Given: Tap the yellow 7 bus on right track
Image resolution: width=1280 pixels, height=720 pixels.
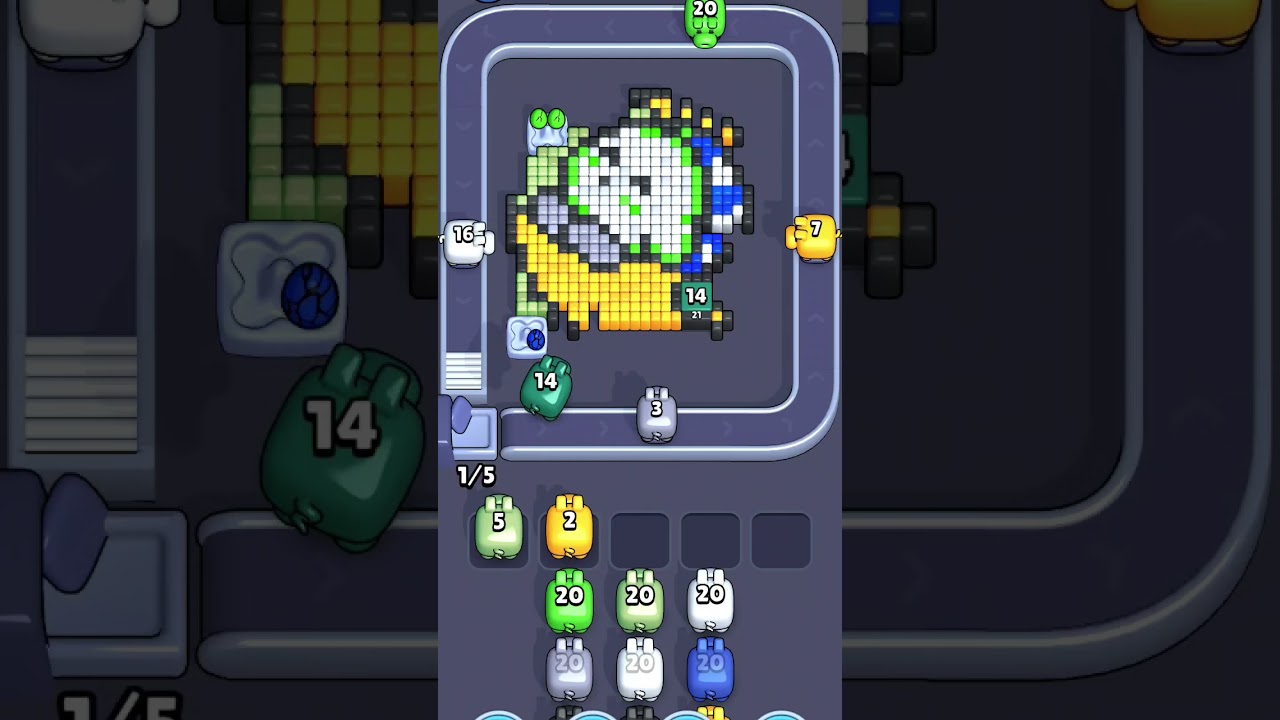Looking at the screenshot, I should click(x=813, y=237).
